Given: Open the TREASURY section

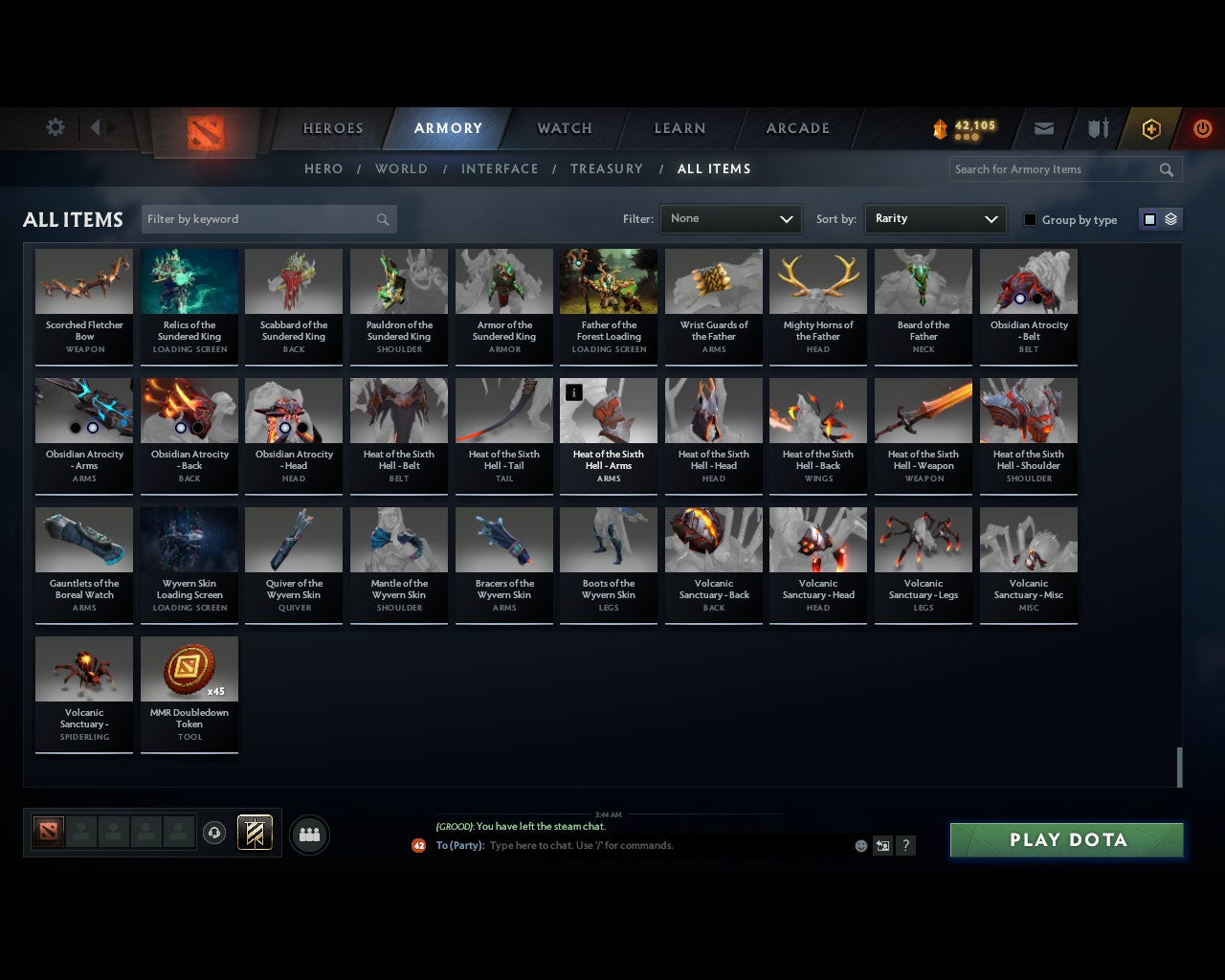Looking at the screenshot, I should click(x=606, y=168).
